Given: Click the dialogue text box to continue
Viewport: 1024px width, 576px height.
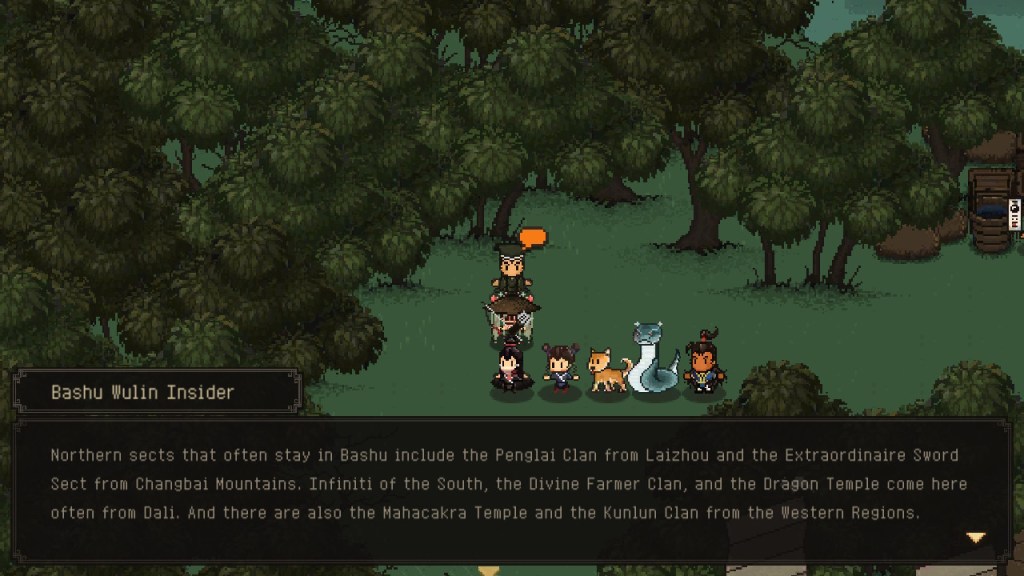Looking at the screenshot, I should pos(511,486).
